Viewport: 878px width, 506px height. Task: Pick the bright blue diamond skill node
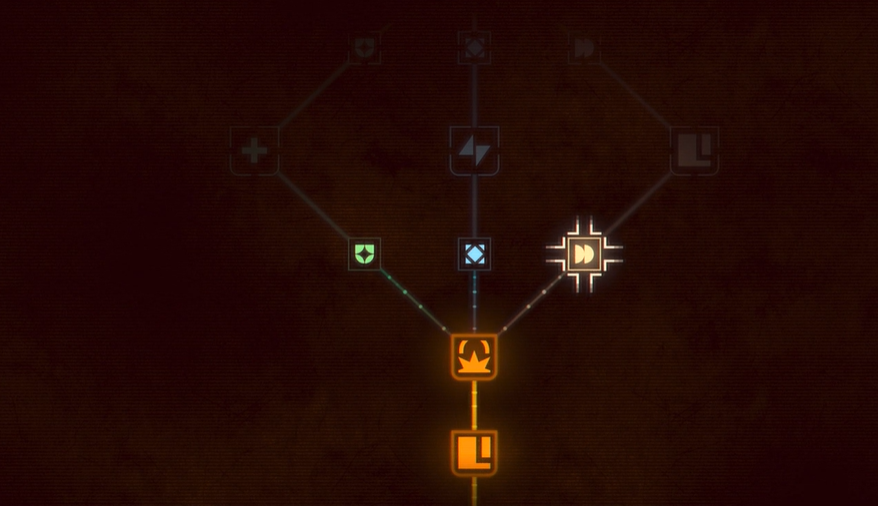pos(474,253)
